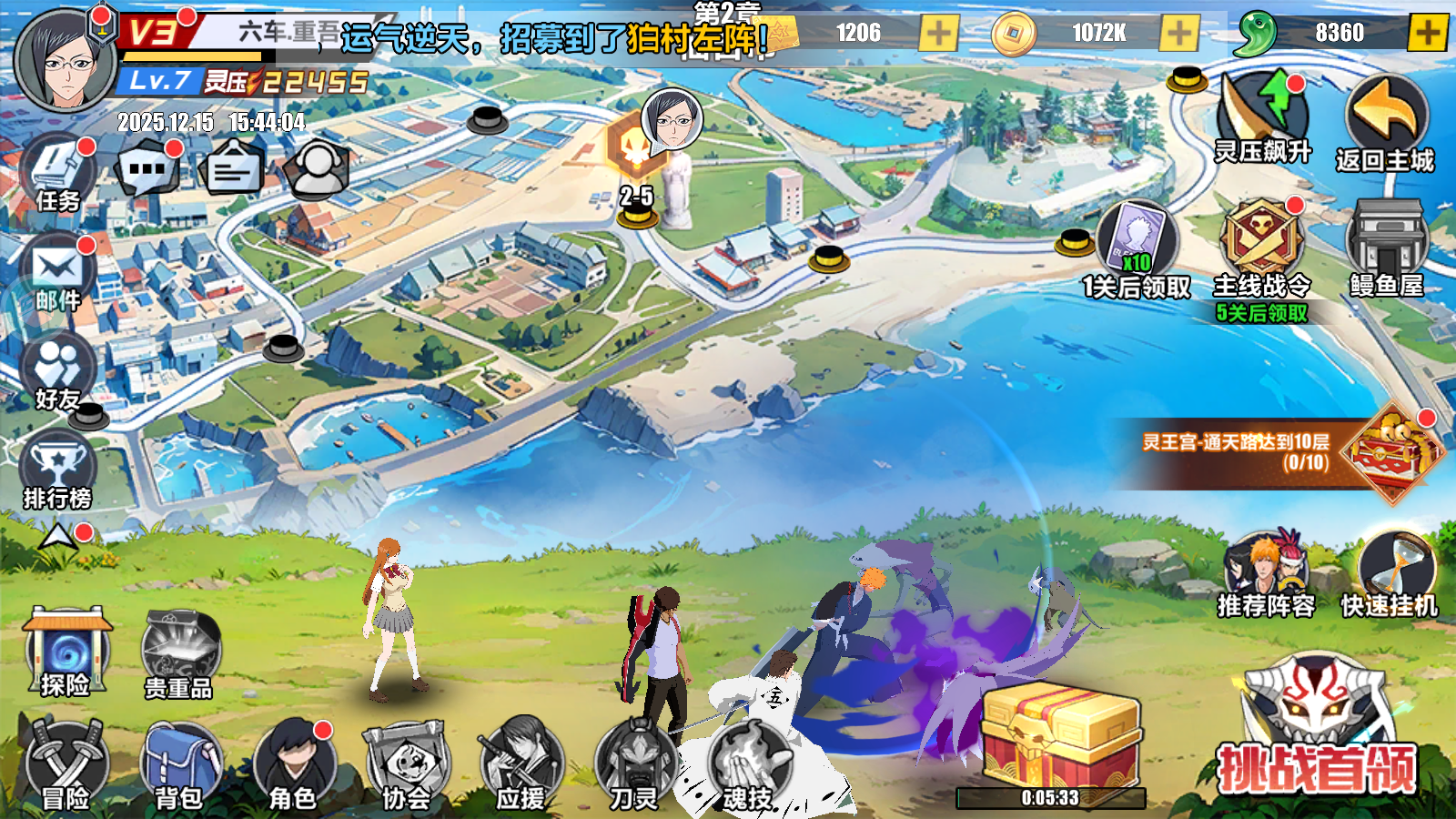This screenshot has width=1456, height=819.
Task: Switch to 返回主城 main city view
Action: 1385,109
